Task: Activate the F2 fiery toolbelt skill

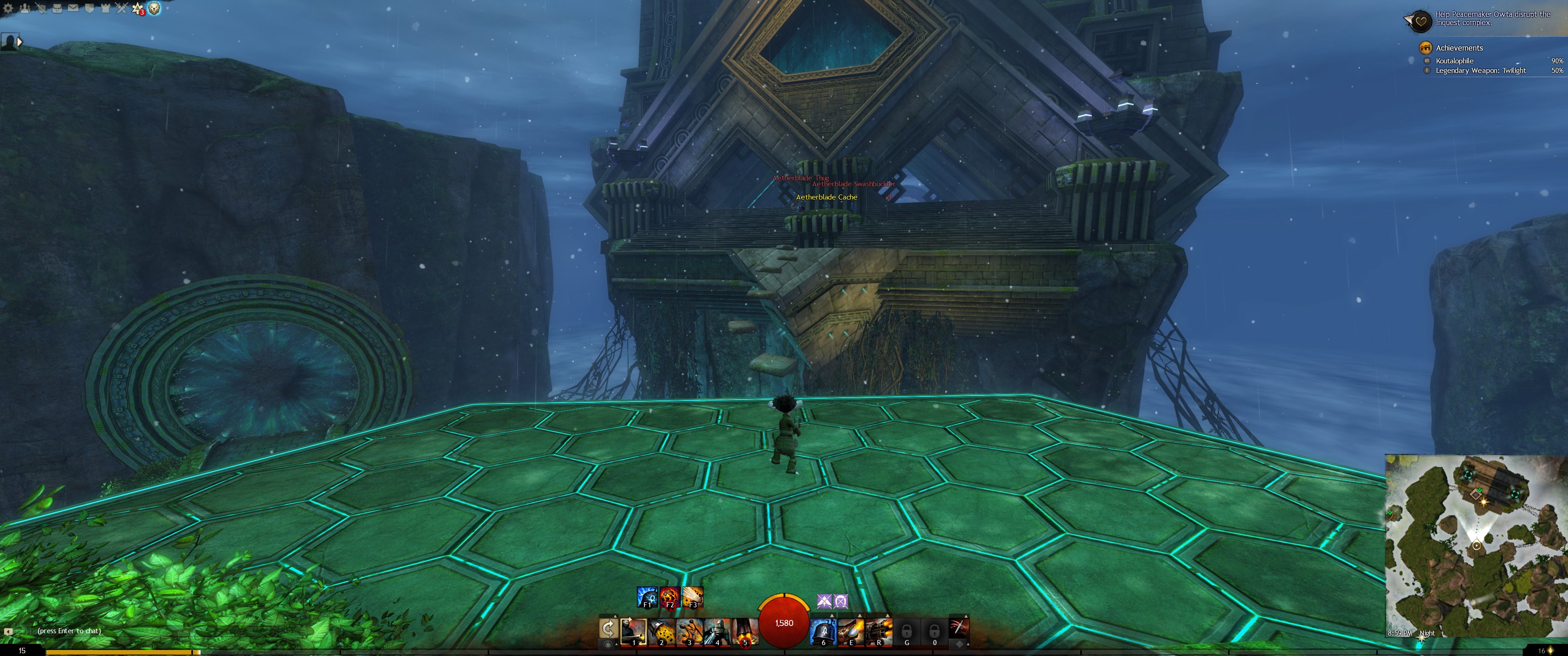Action: [670, 596]
